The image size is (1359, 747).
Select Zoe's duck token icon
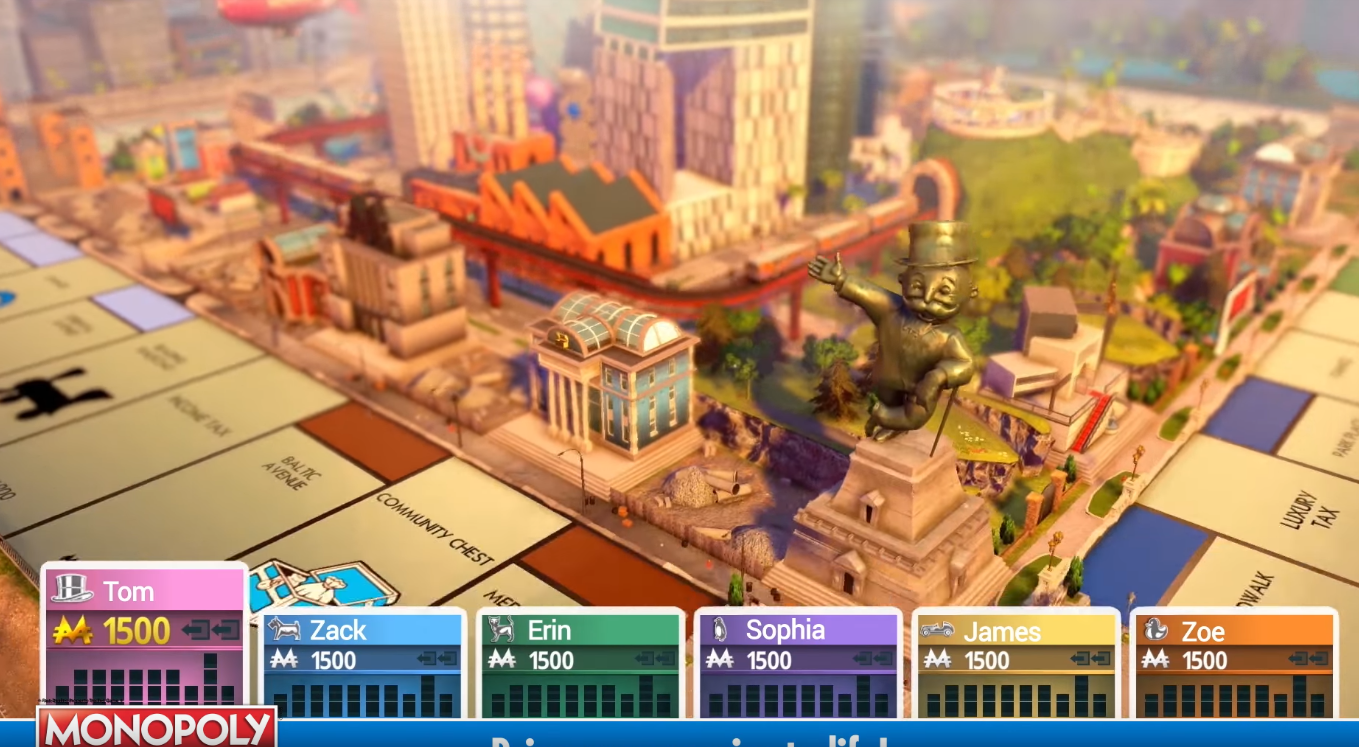pyautogui.click(x=1158, y=631)
